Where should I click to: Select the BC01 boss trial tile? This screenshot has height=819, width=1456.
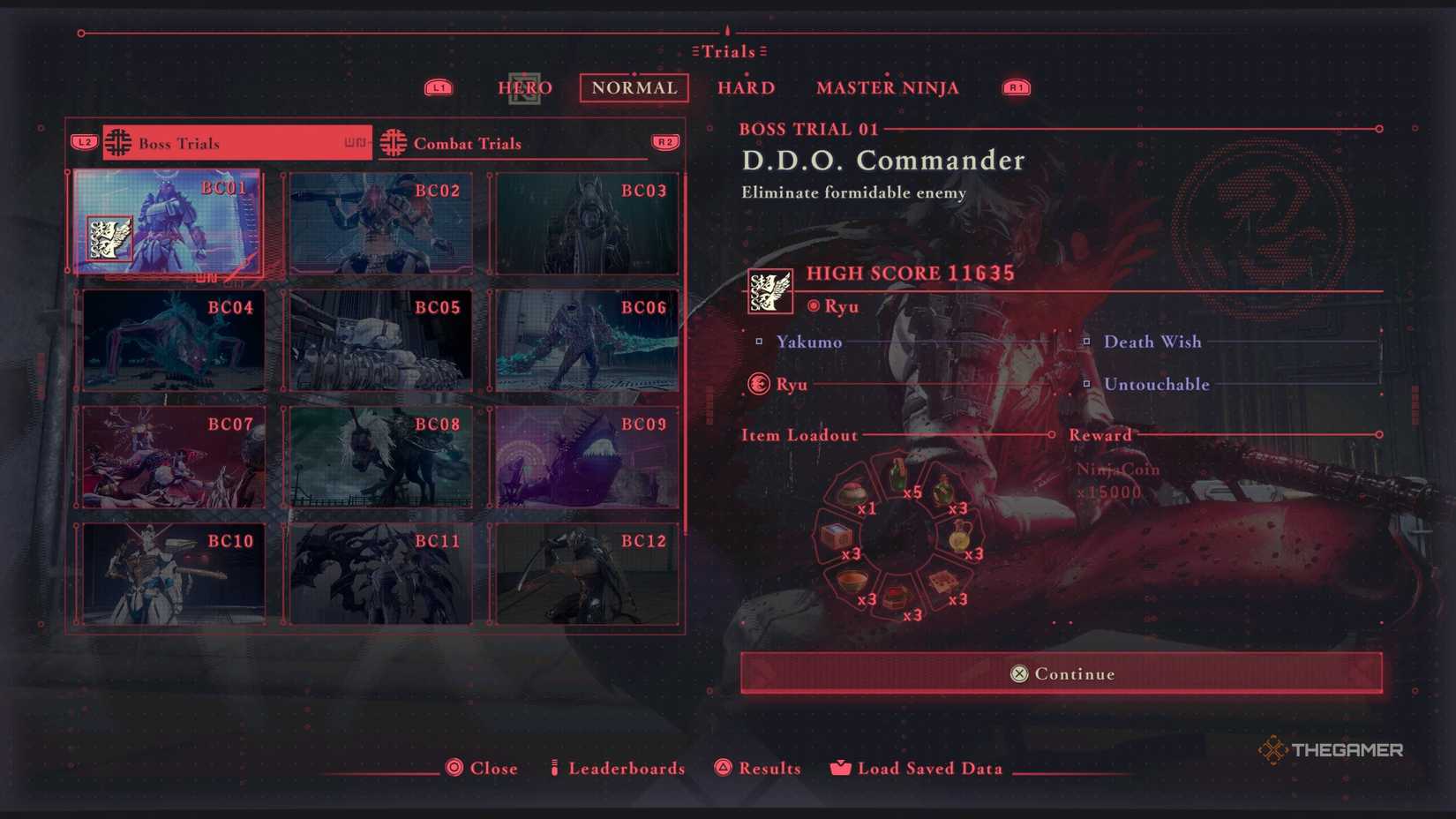point(168,222)
